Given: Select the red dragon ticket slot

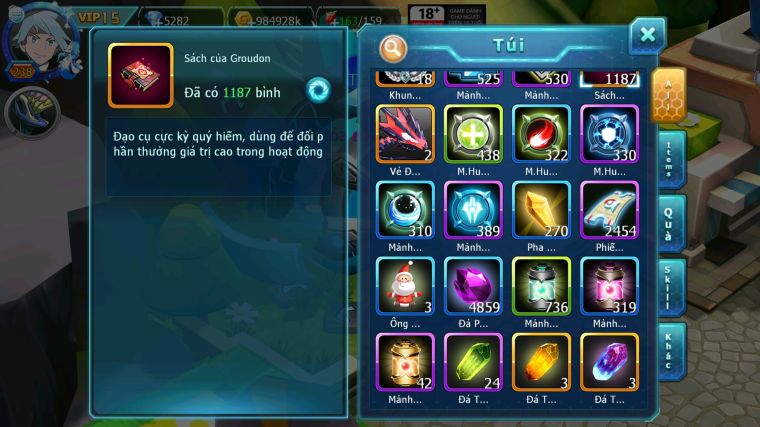Looking at the screenshot, I should tap(405, 133).
